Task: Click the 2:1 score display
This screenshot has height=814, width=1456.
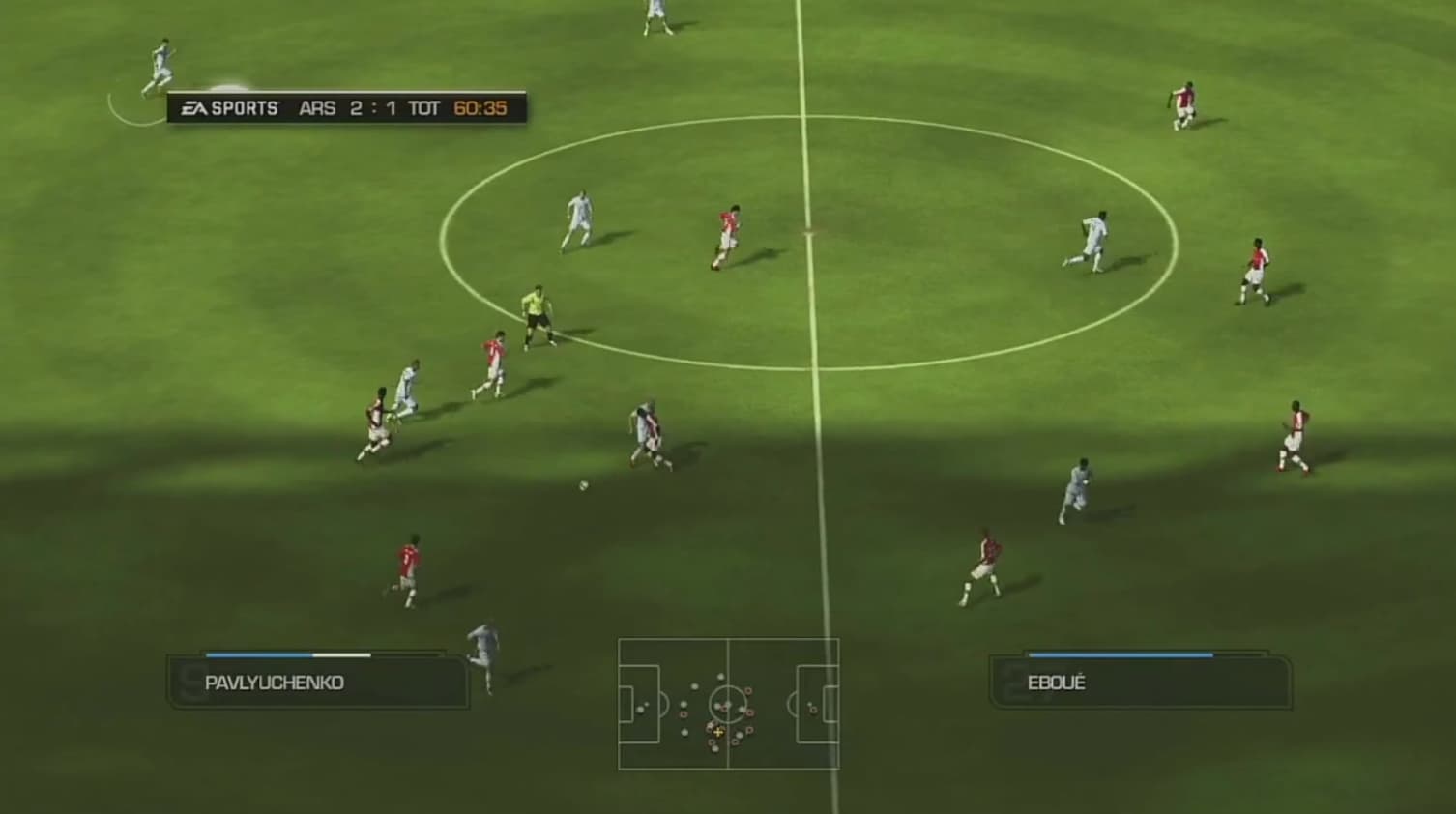Action: pos(372,109)
